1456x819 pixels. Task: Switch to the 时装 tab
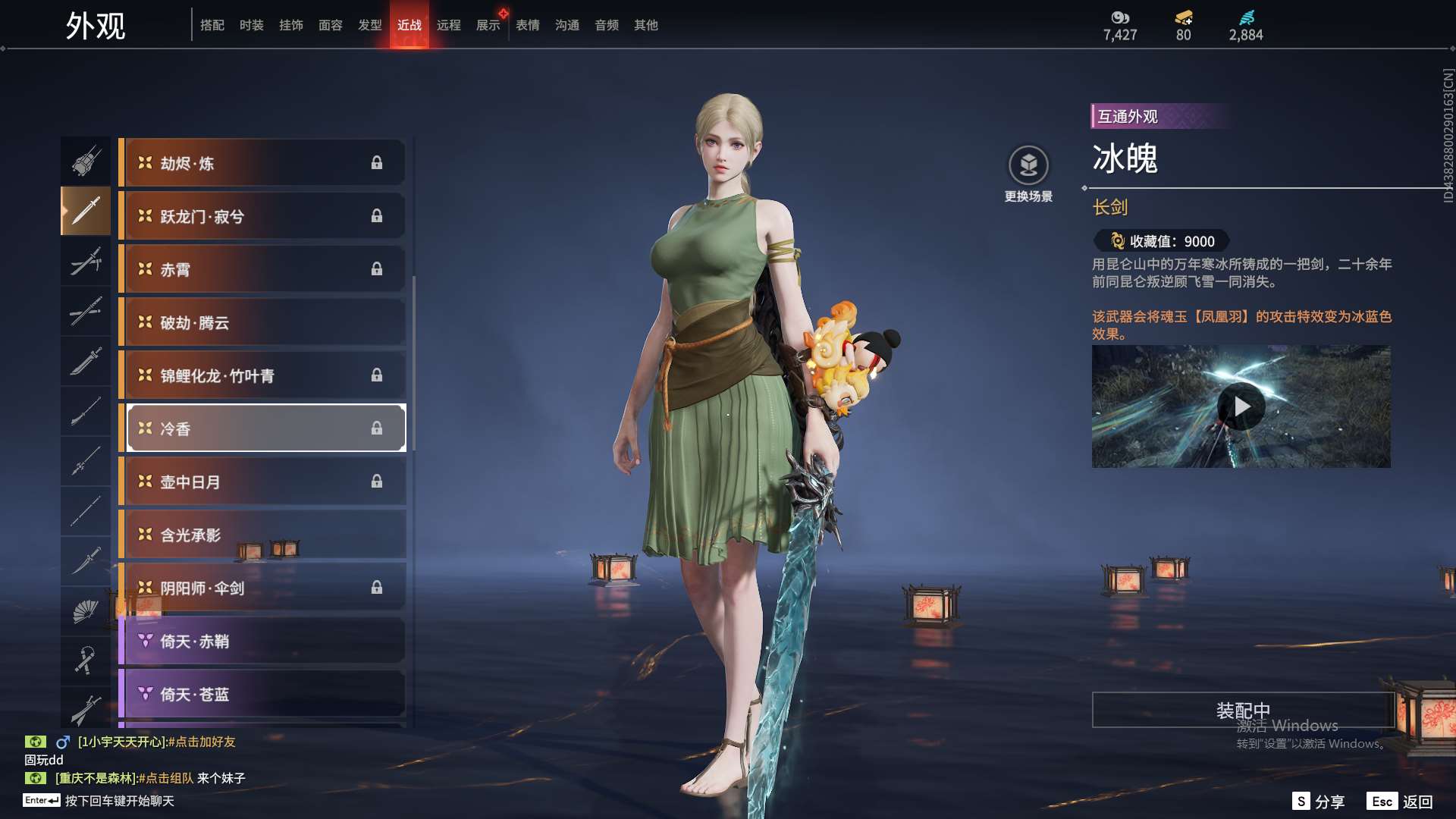pyautogui.click(x=251, y=25)
